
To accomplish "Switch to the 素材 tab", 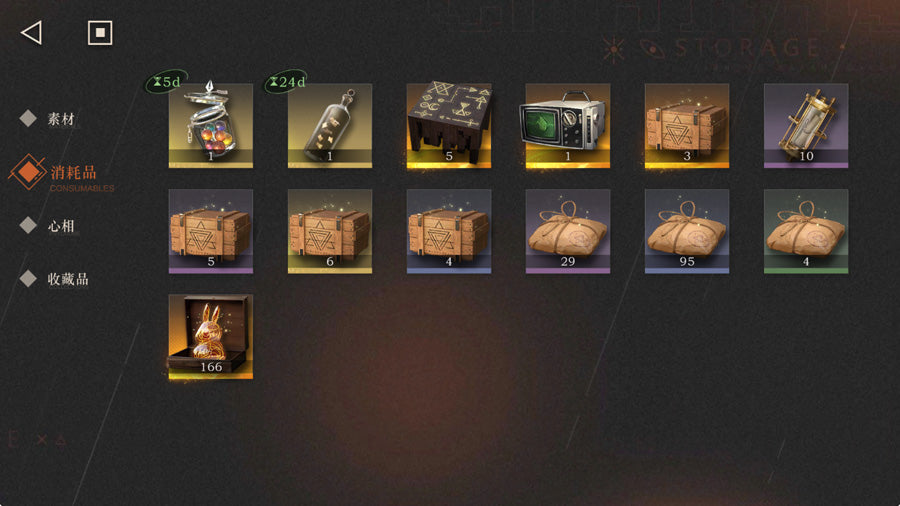I will 61,119.
